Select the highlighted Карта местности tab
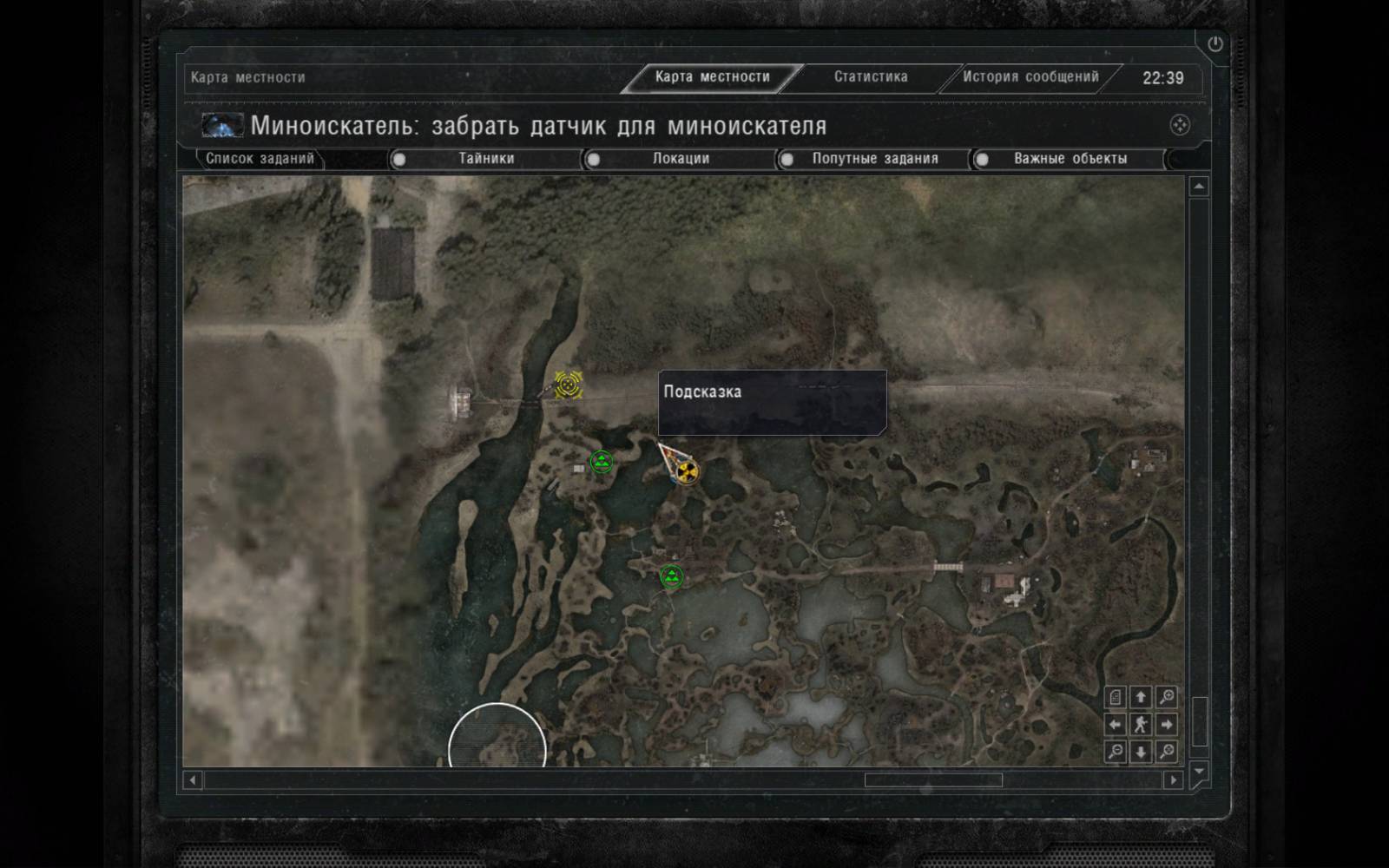The height and width of the screenshot is (868, 1389). pyautogui.click(x=712, y=77)
